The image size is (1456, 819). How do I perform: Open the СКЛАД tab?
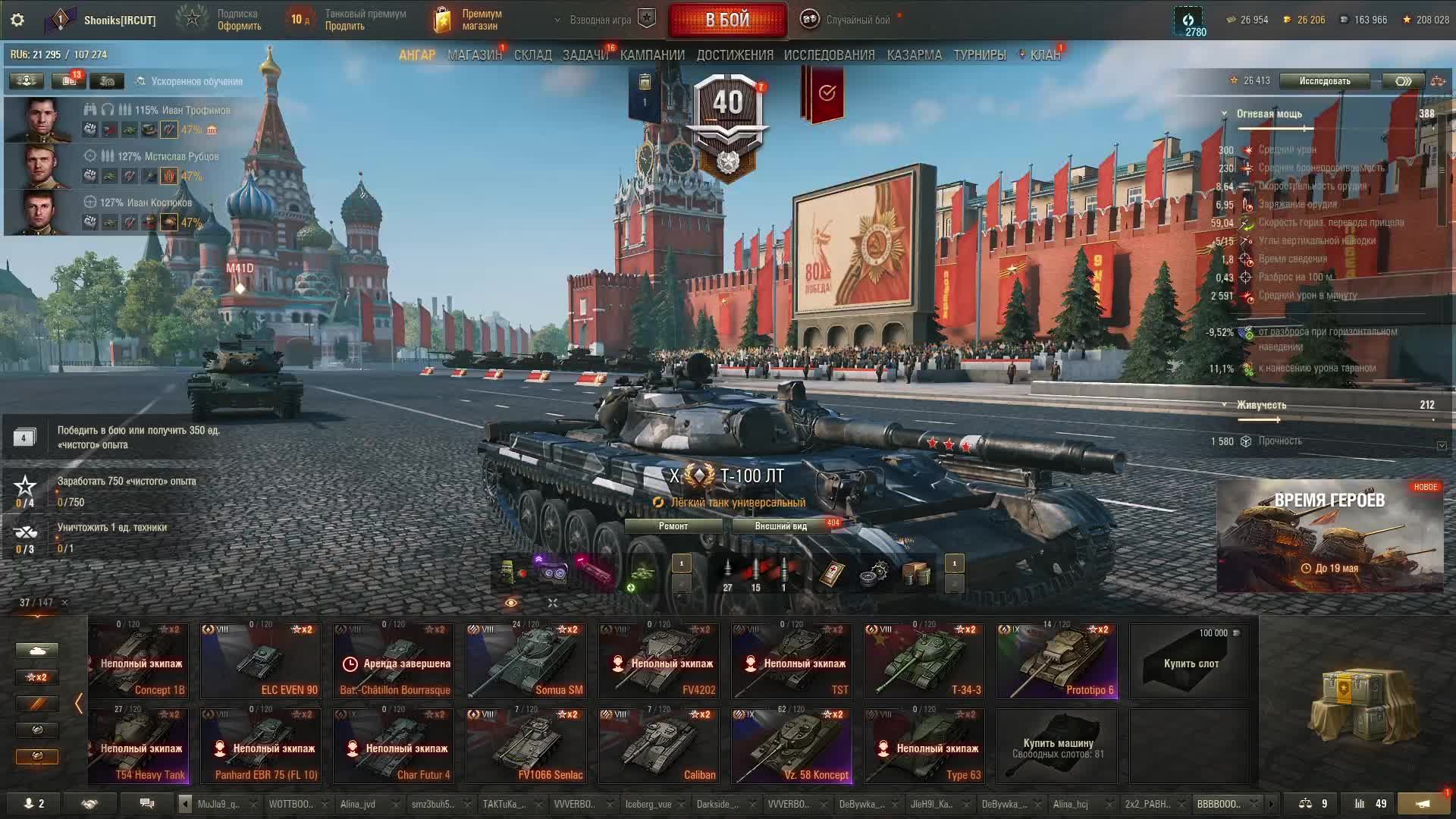click(x=532, y=55)
